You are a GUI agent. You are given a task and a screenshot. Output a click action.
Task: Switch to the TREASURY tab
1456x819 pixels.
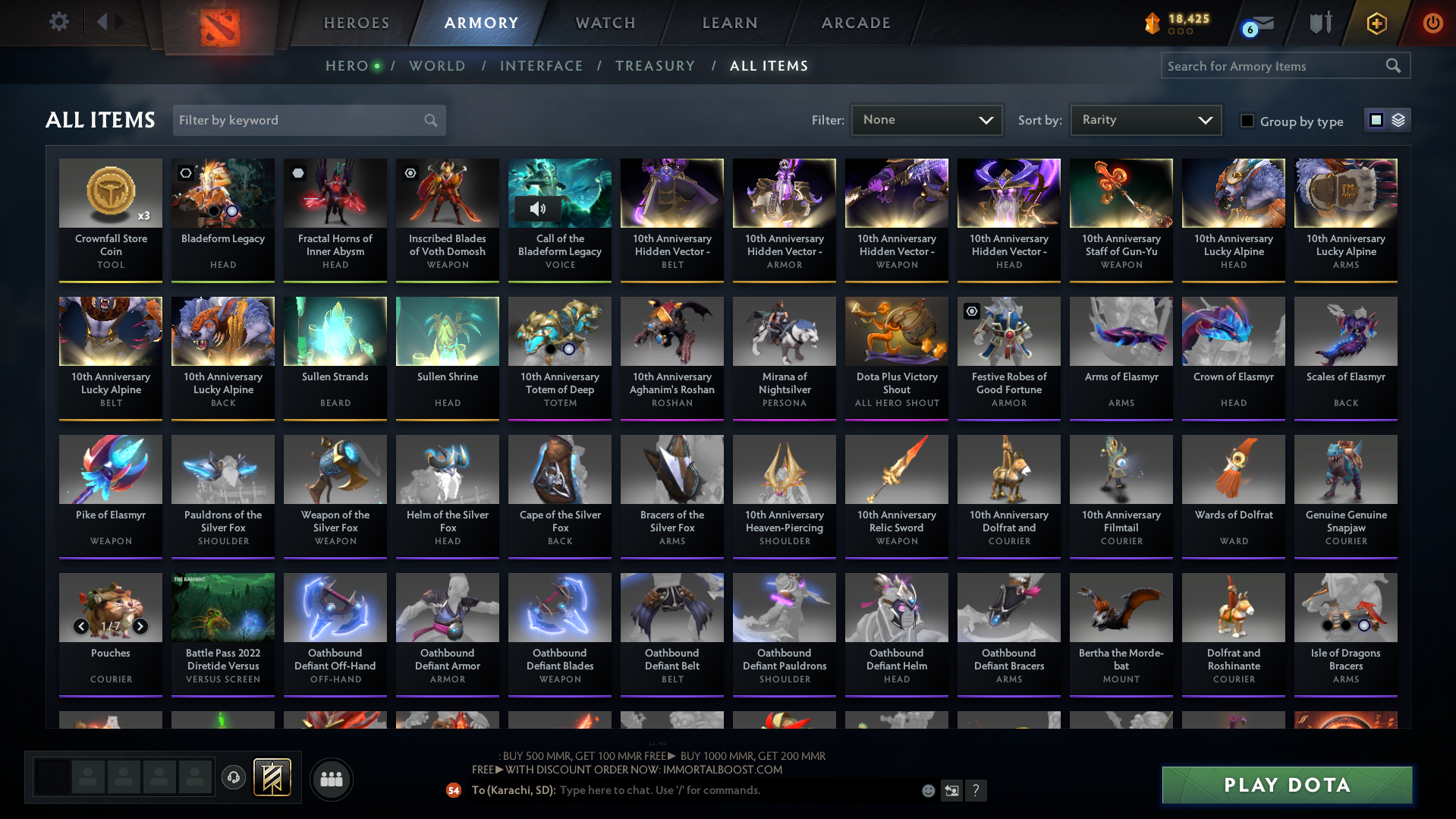point(655,65)
